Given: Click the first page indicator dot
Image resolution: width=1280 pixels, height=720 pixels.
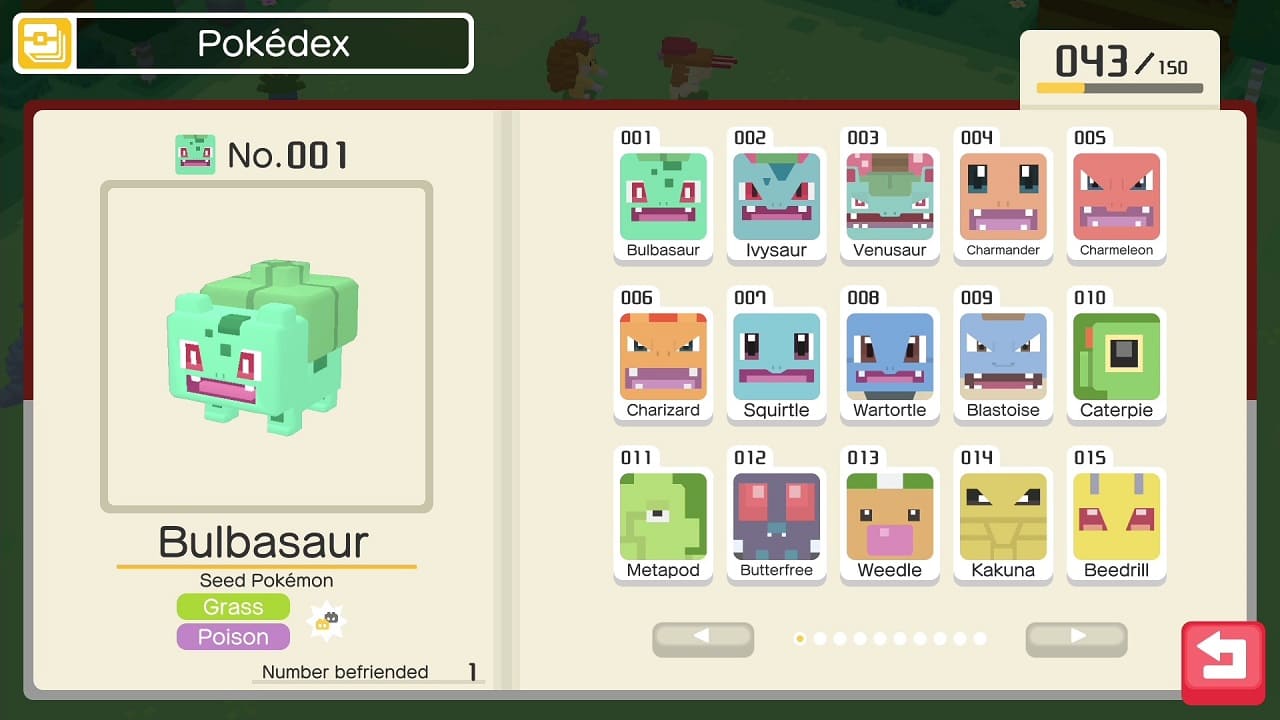Looking at the screenshot, I should 800,637.
